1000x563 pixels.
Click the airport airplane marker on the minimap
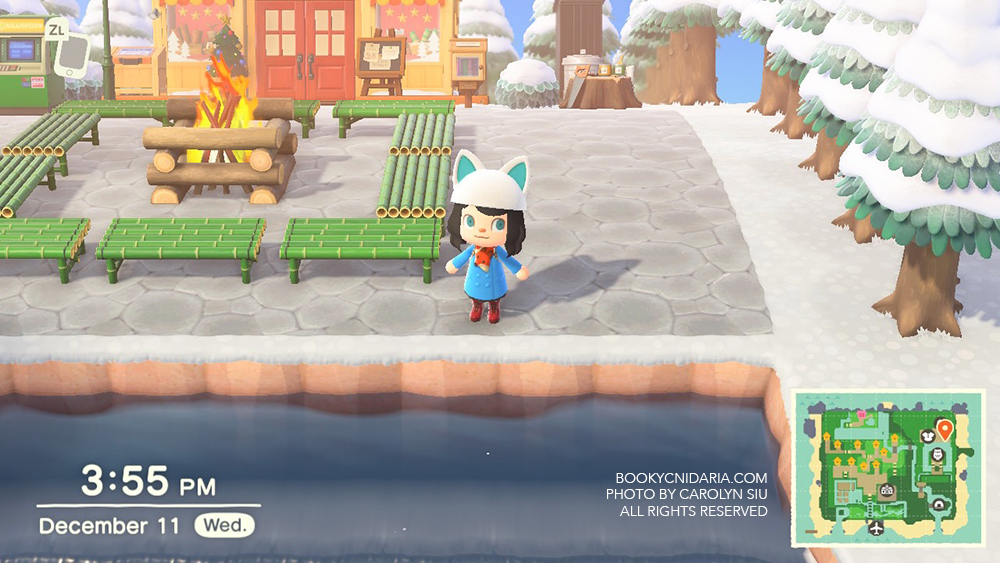877,527
